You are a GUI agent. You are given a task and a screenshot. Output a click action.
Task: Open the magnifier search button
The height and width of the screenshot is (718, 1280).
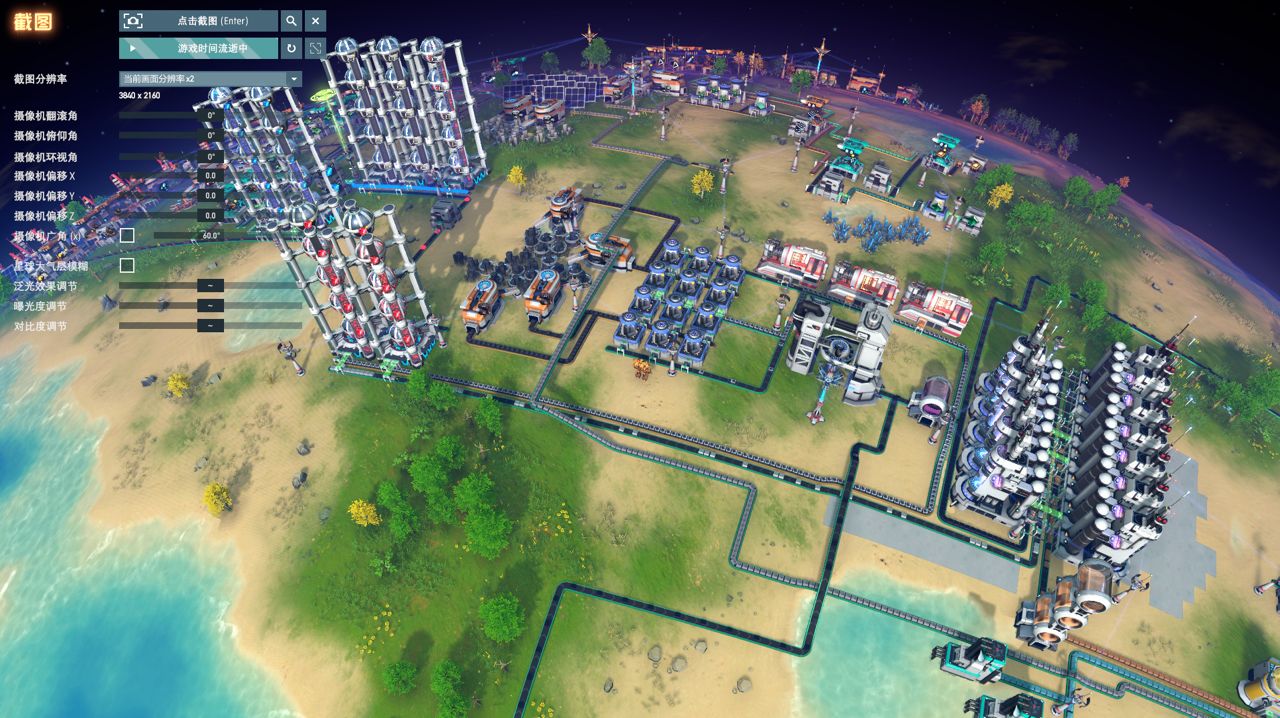(290, 21)
